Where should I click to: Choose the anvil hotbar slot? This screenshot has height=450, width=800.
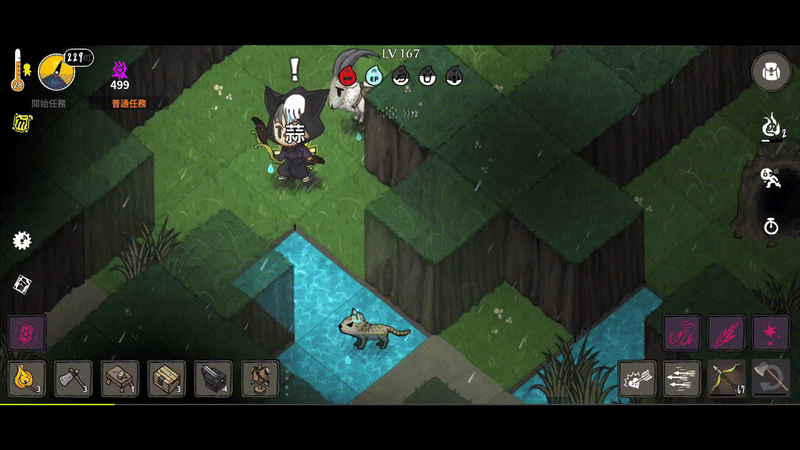[213, 378]
